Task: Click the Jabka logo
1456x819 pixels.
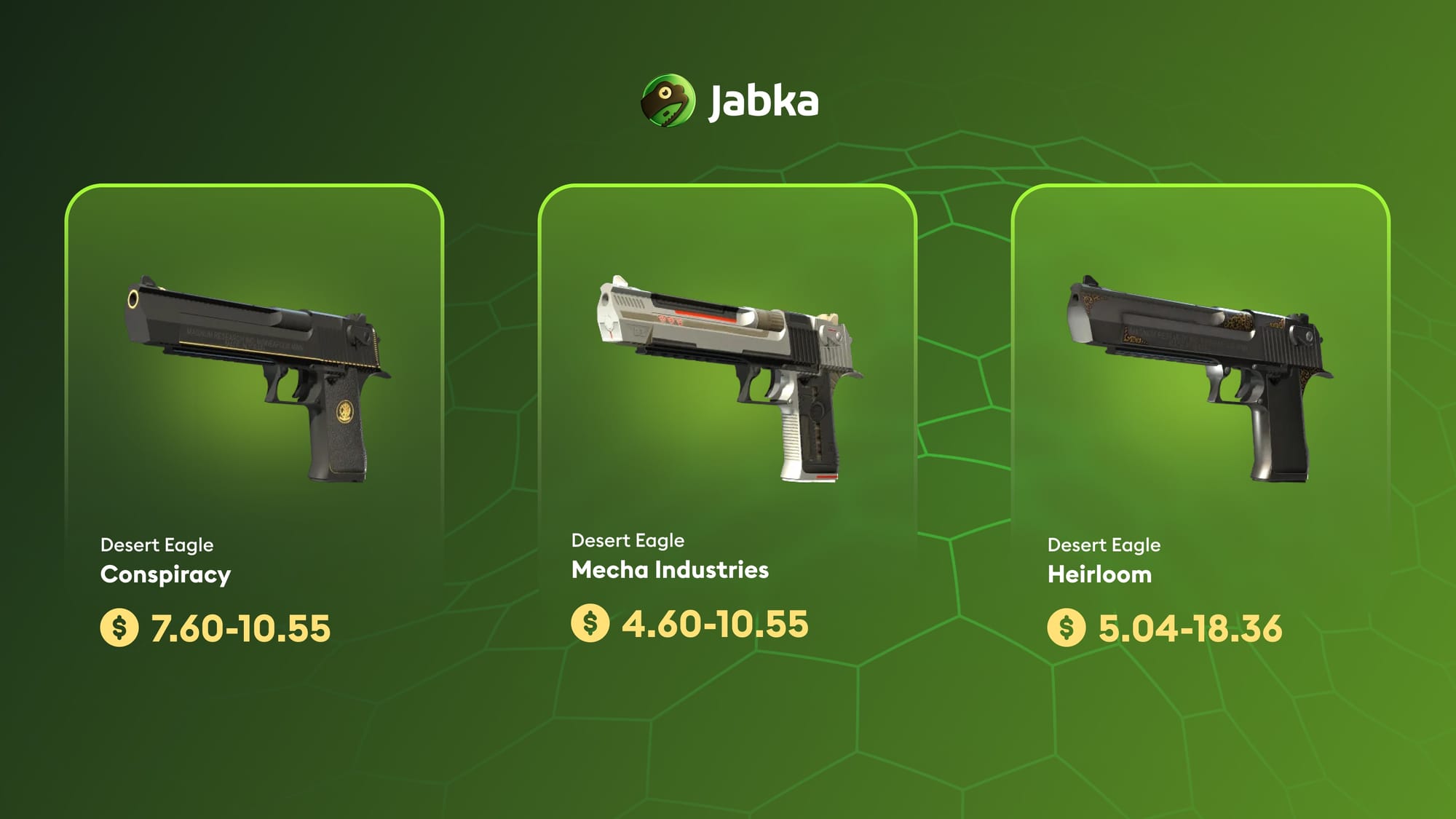Action: [x=729, y=100]
